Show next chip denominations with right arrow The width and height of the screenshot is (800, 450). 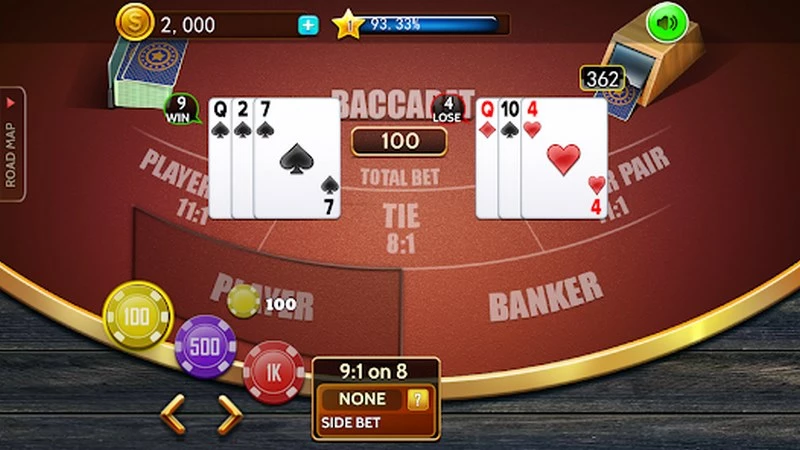point(229,412)
